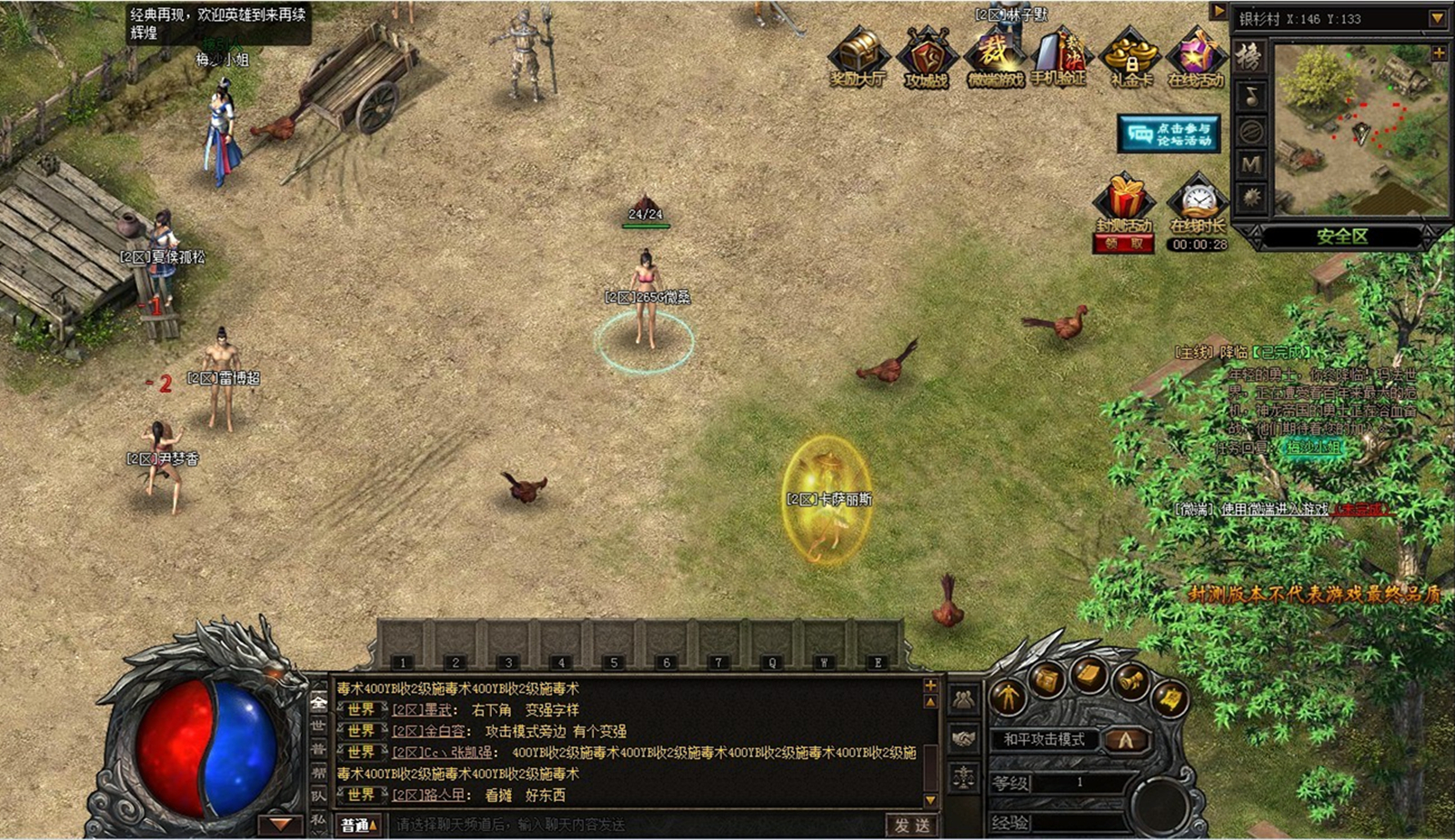Open 手机验证 phone verification
The width and height of the screenshot is (1455, 840).
1059,56
